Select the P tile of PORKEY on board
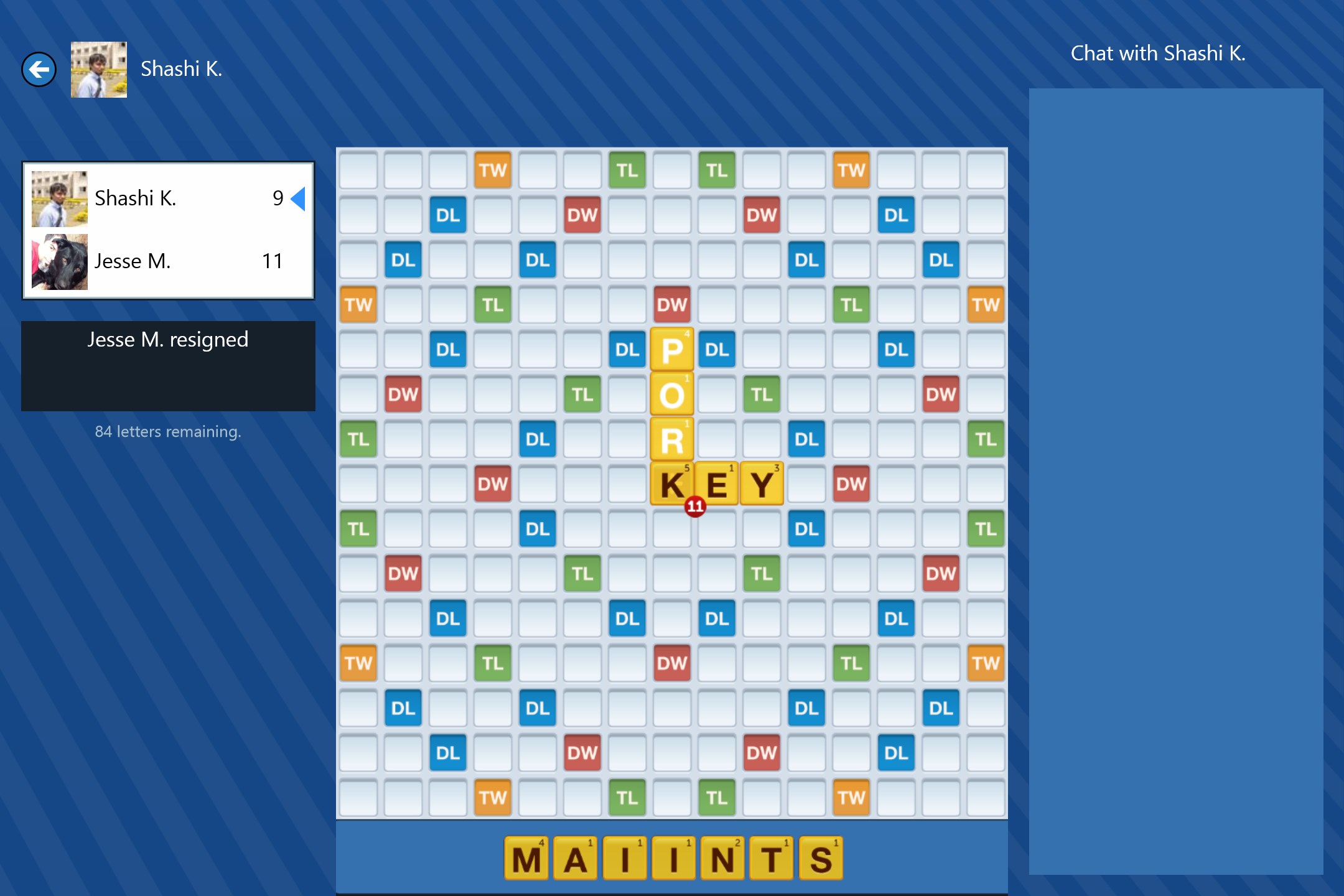The height and width of the screenshot is (896, 1344). [672, 350]
